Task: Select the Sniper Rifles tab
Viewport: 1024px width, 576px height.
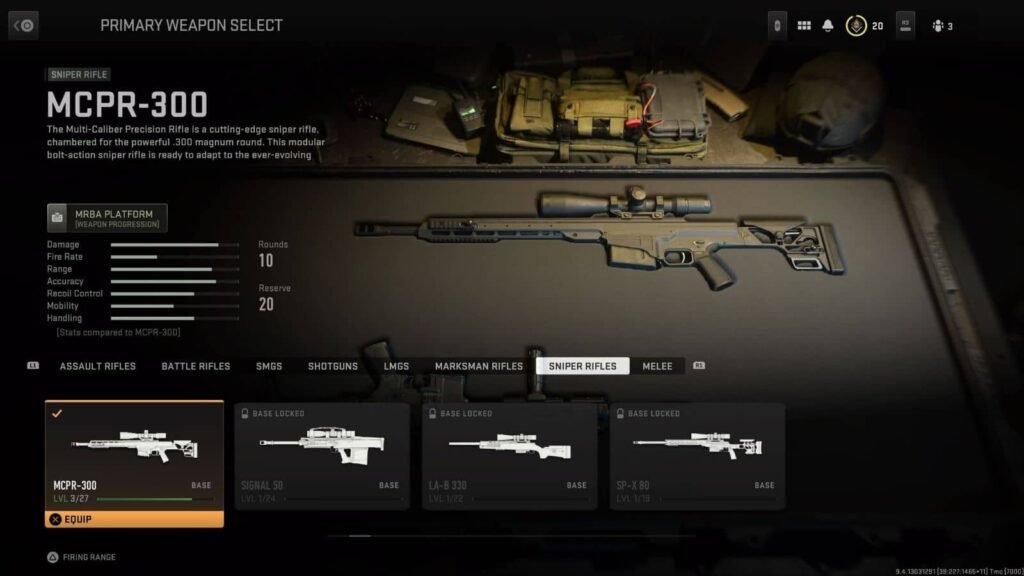Action: point(582,366)
